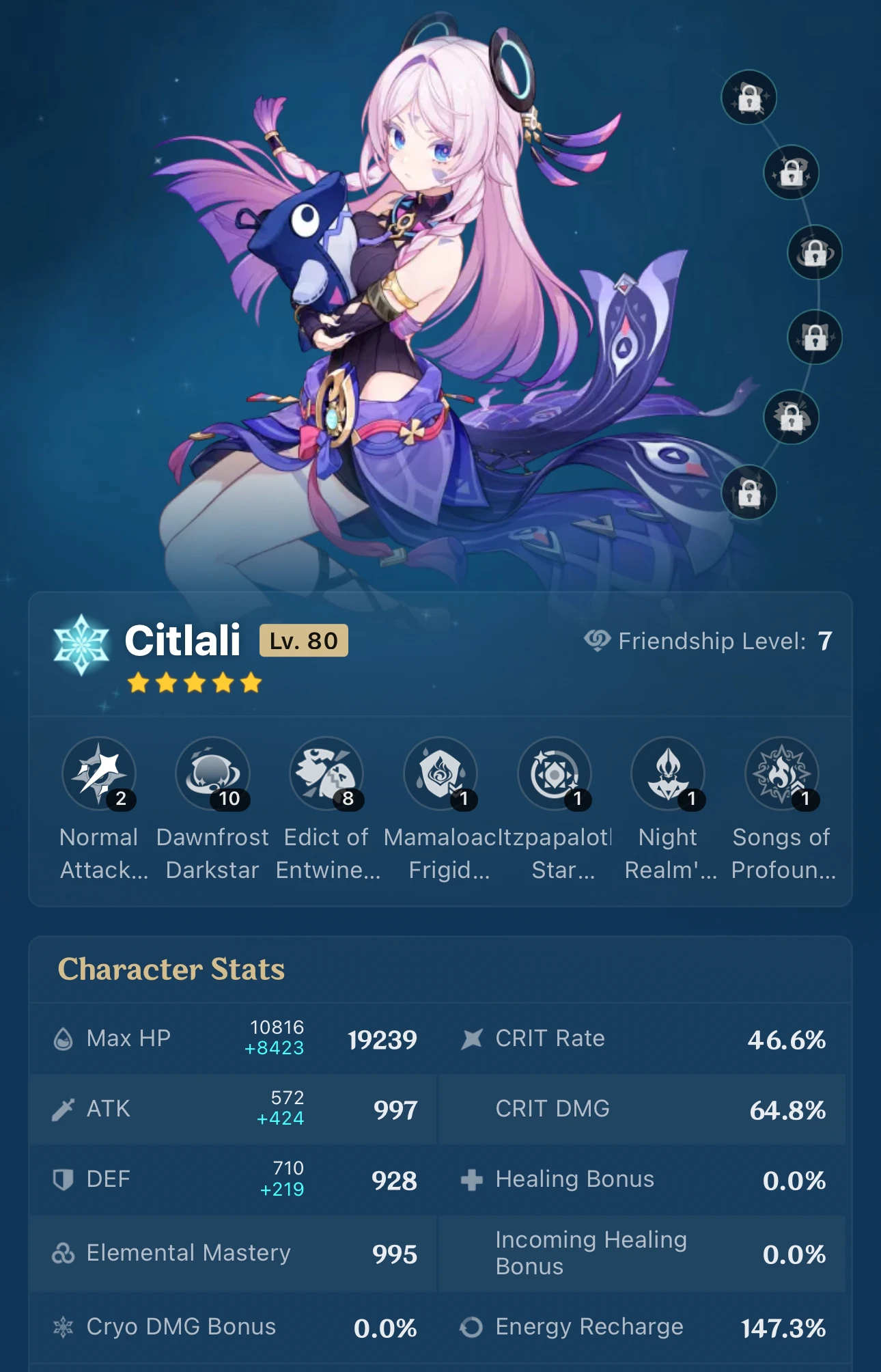Open the Night Realm's passive icon
Screen dimensions: 881x1372
coord(668,774)
